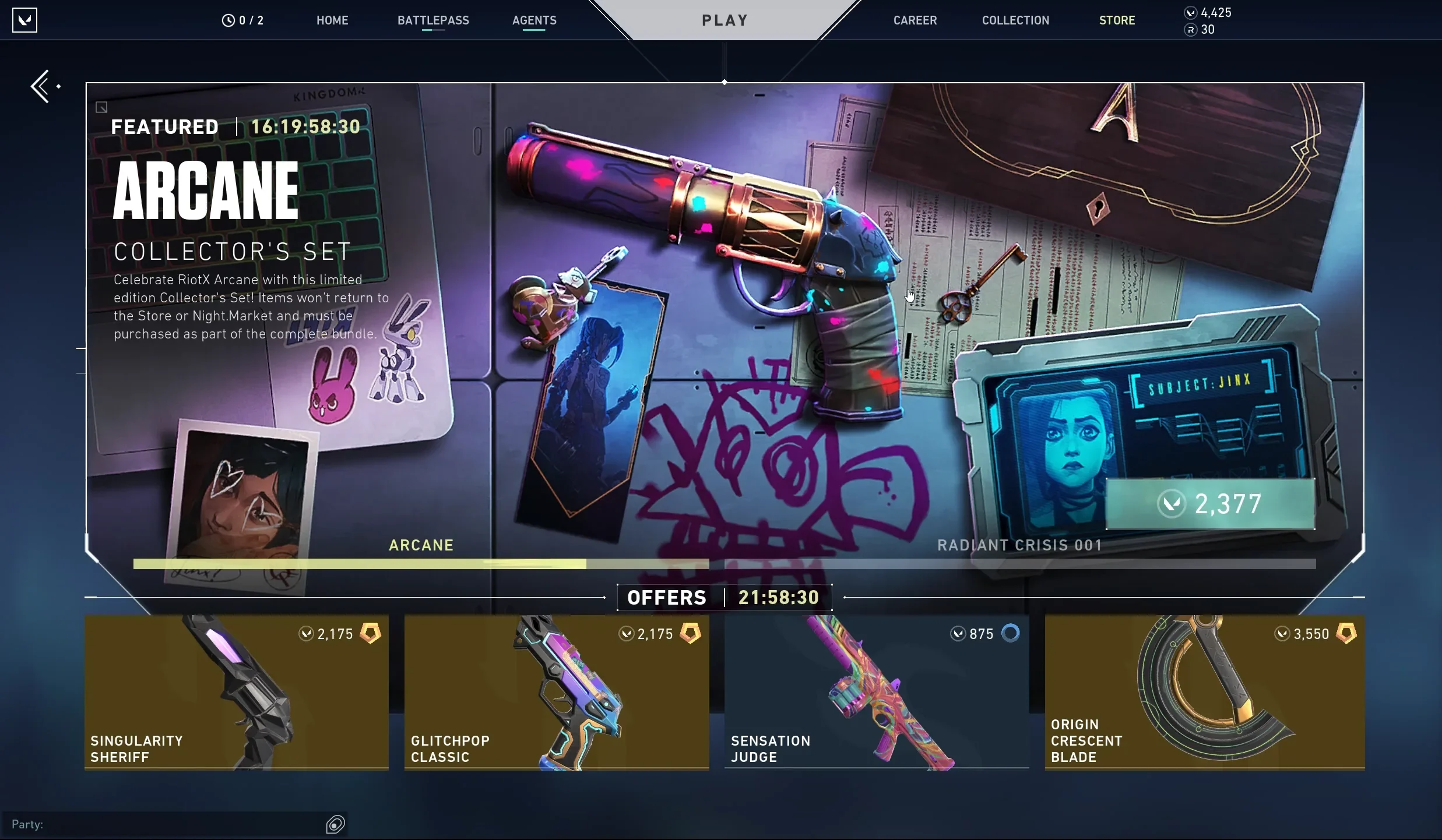Click the Valorant Points balance icon showing 4,425
The height and width of the screenshot is (840, 1442).
(1190, 12)
